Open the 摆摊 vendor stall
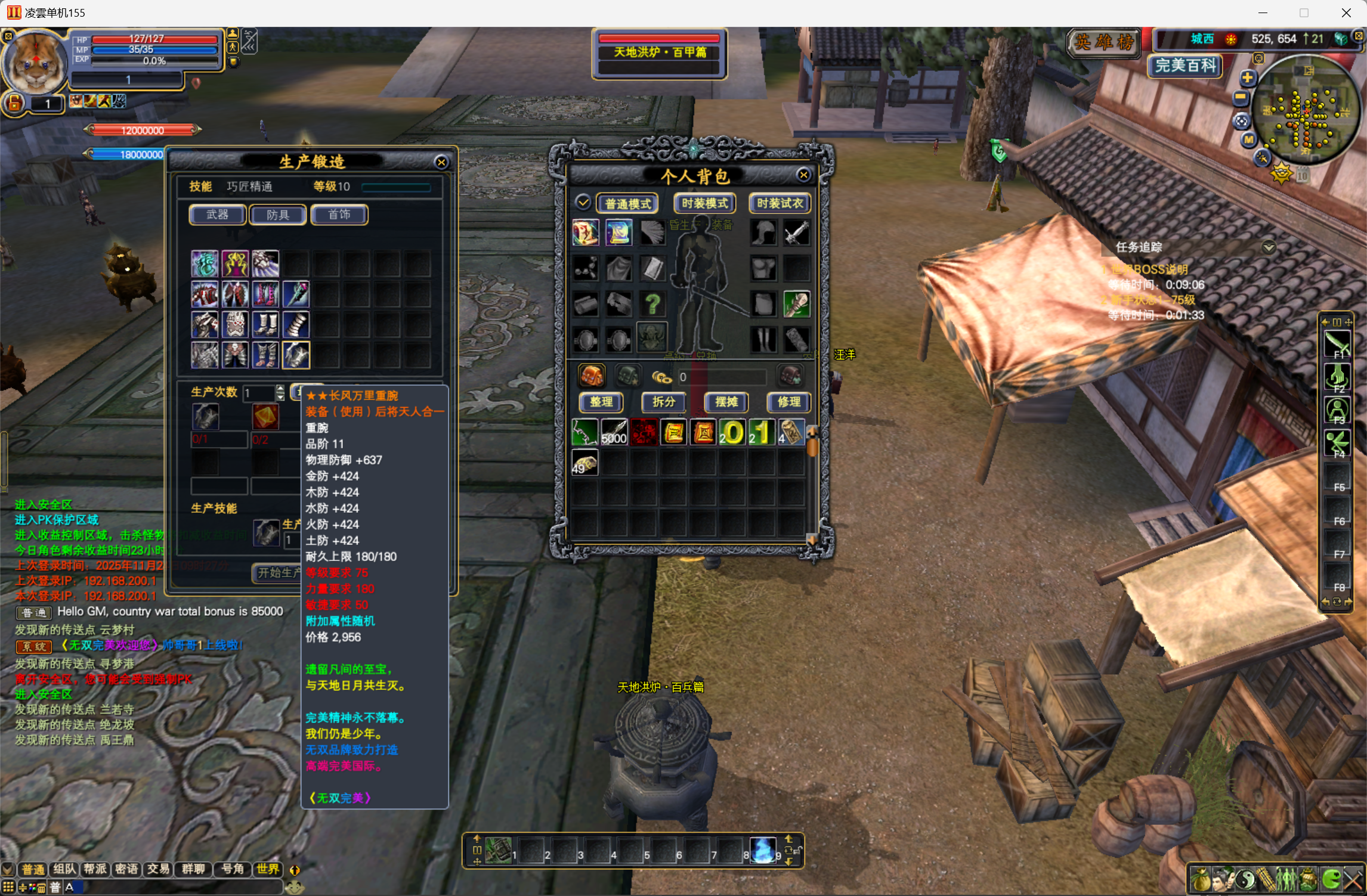 (726, 402)
